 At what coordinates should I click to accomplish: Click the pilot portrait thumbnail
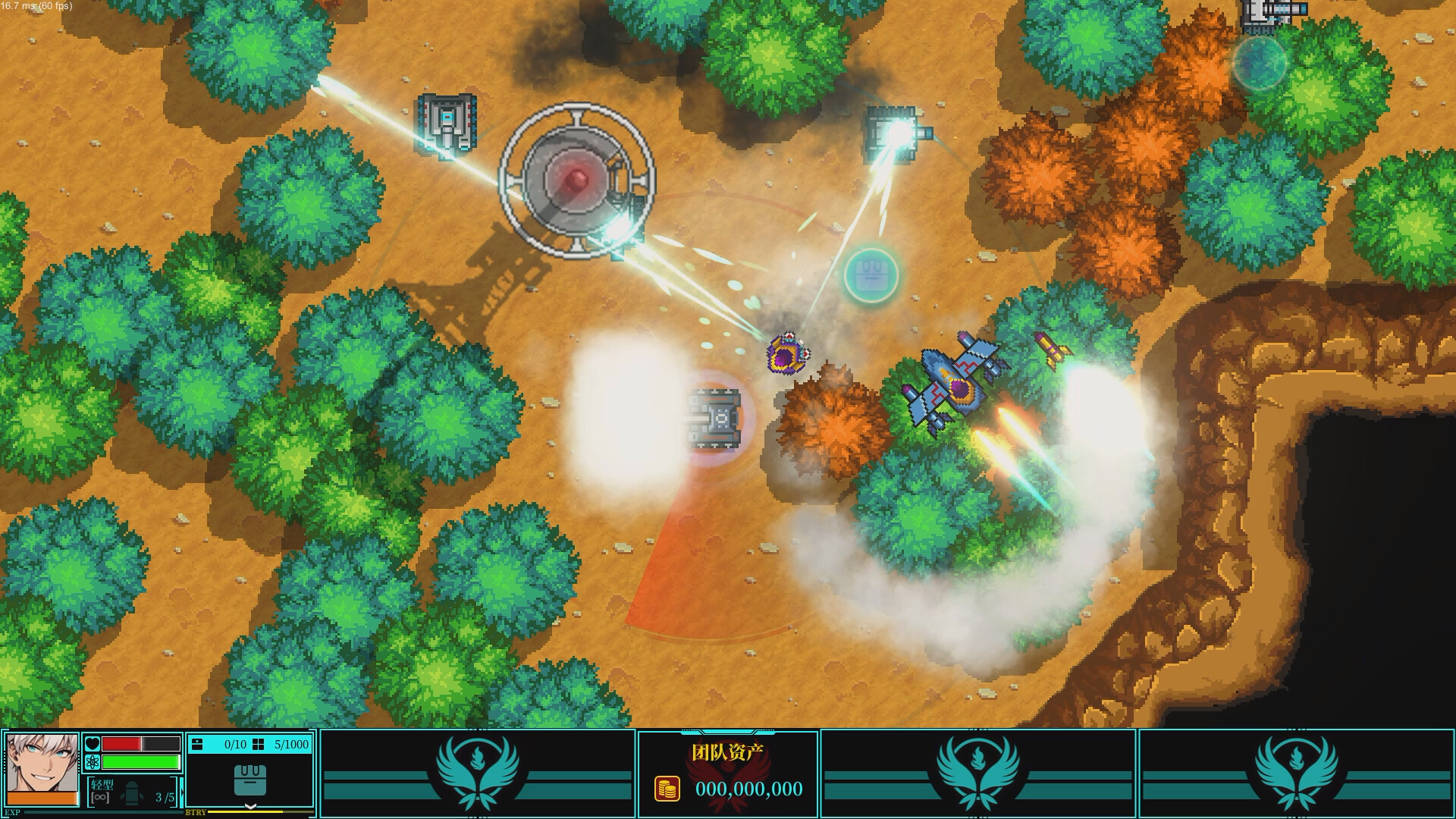[x=42, y=762]
